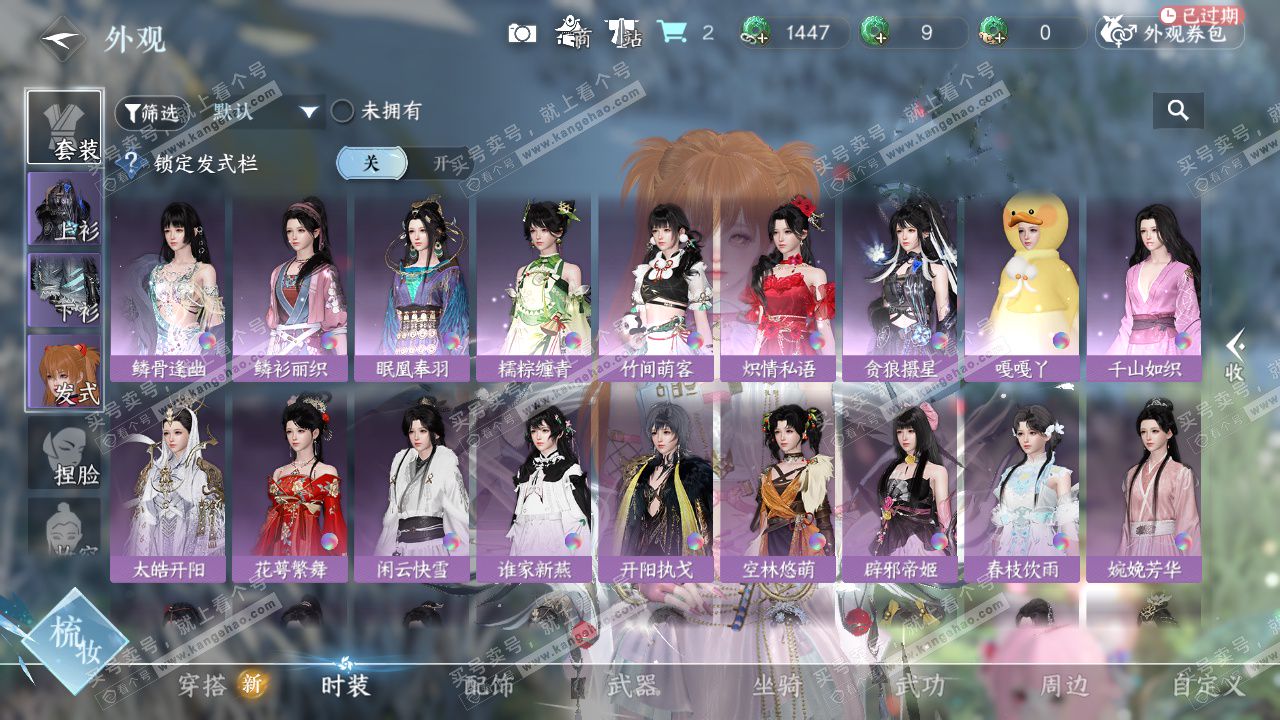Viewport: 1280px width, 720px height.
Task: Expand the 默认 sort dropdown
Action: (266, 112)
